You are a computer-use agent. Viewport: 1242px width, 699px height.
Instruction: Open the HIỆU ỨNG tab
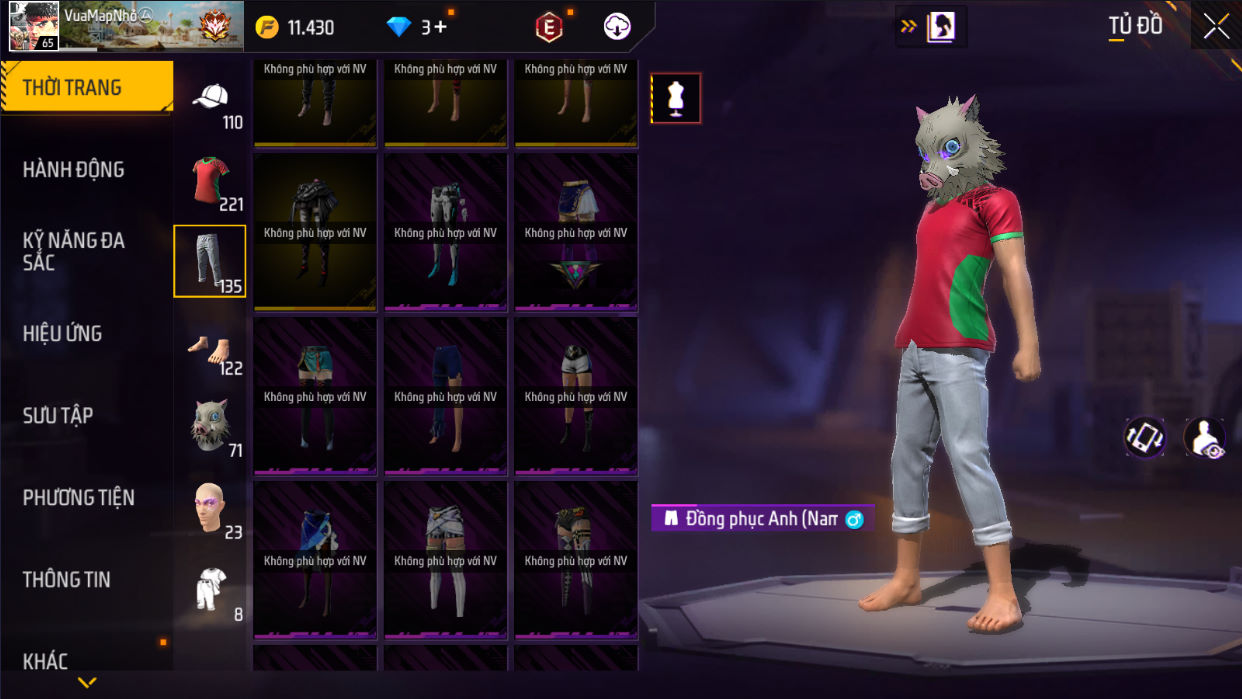pos(62,334)
